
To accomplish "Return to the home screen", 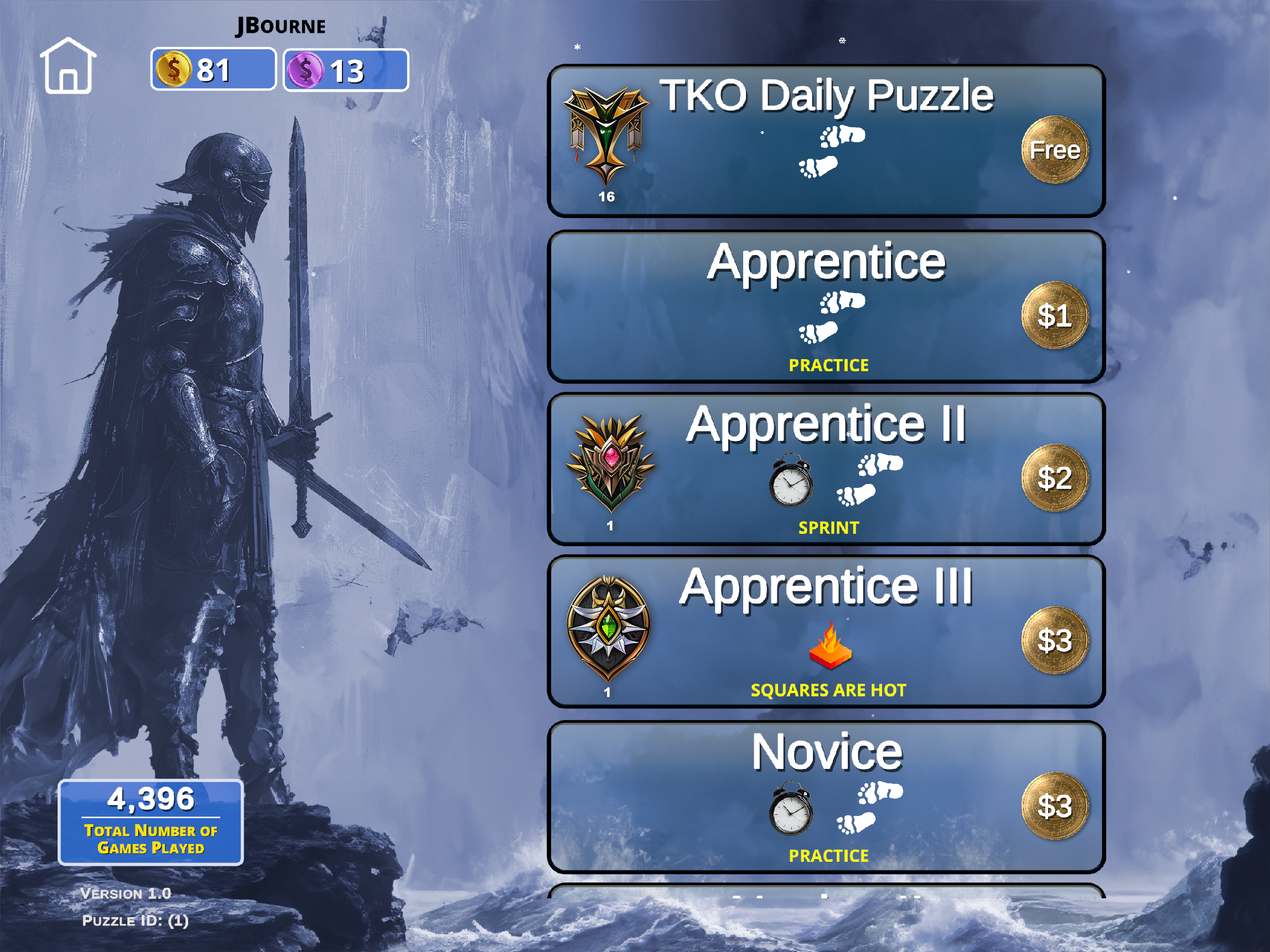I will tap(68, 66).
